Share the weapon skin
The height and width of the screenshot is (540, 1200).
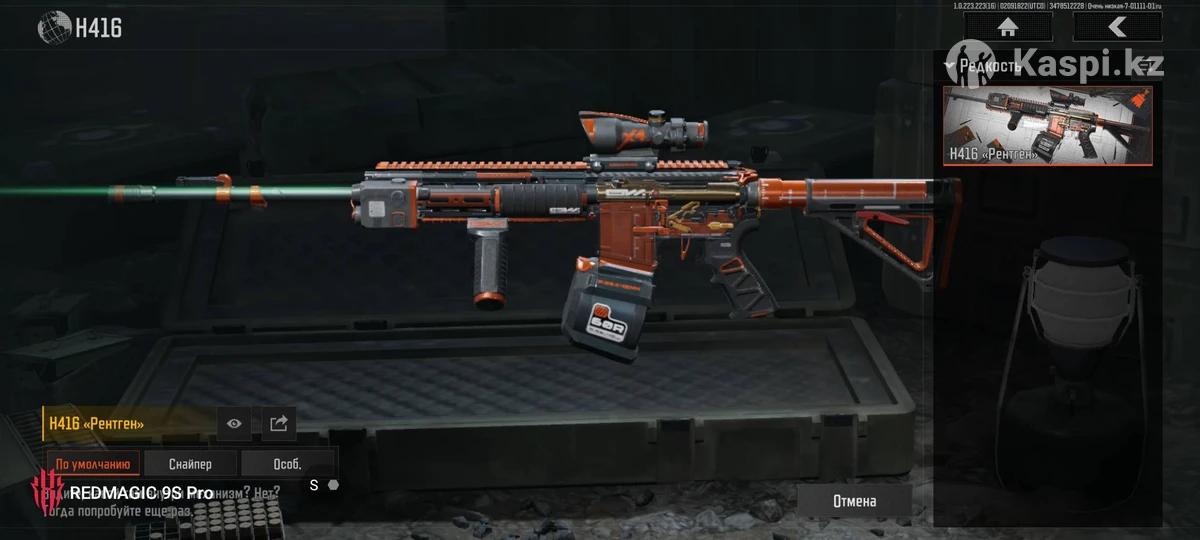coord(279,424)
